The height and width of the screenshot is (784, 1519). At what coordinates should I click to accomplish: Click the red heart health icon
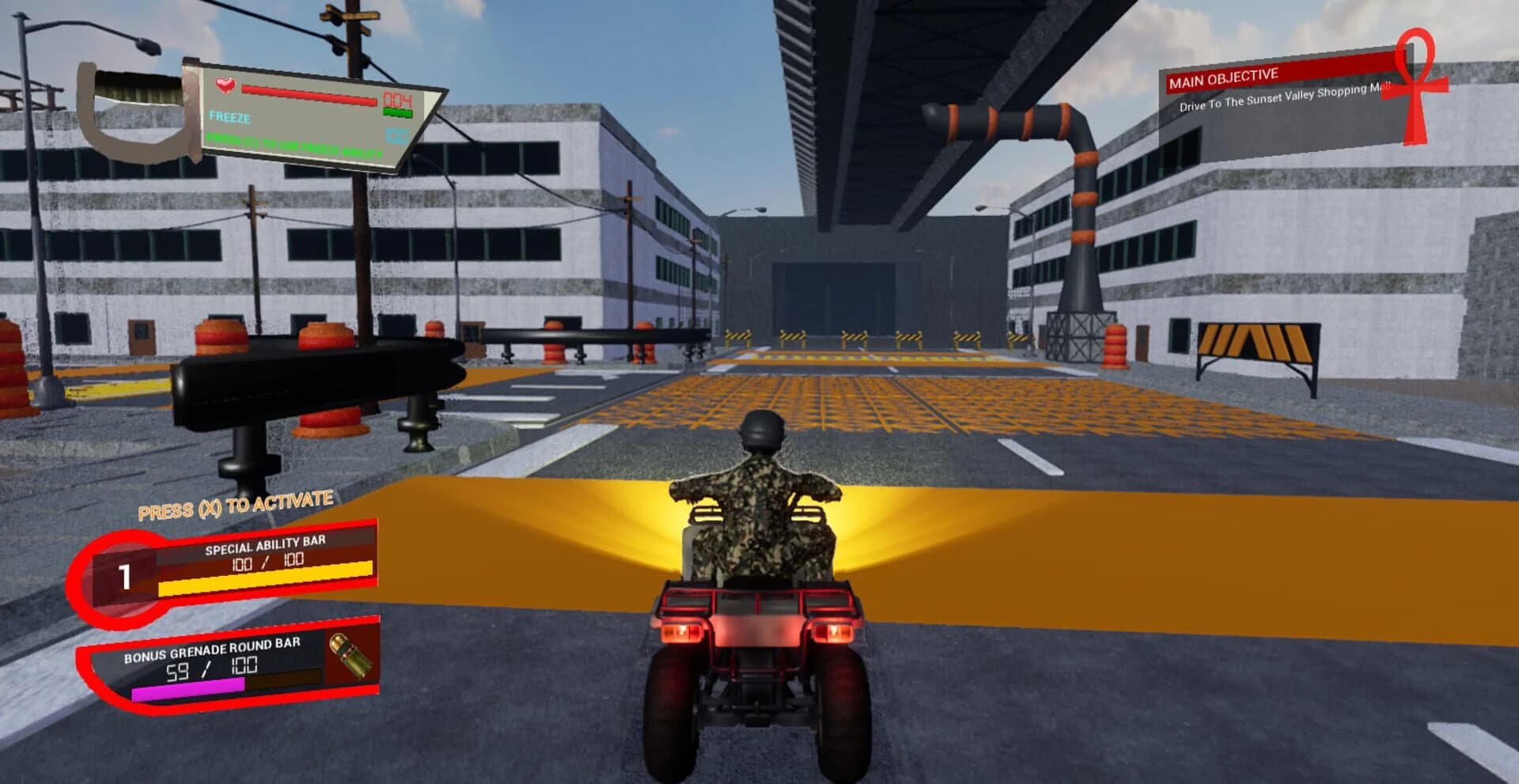tap(224, 84)
